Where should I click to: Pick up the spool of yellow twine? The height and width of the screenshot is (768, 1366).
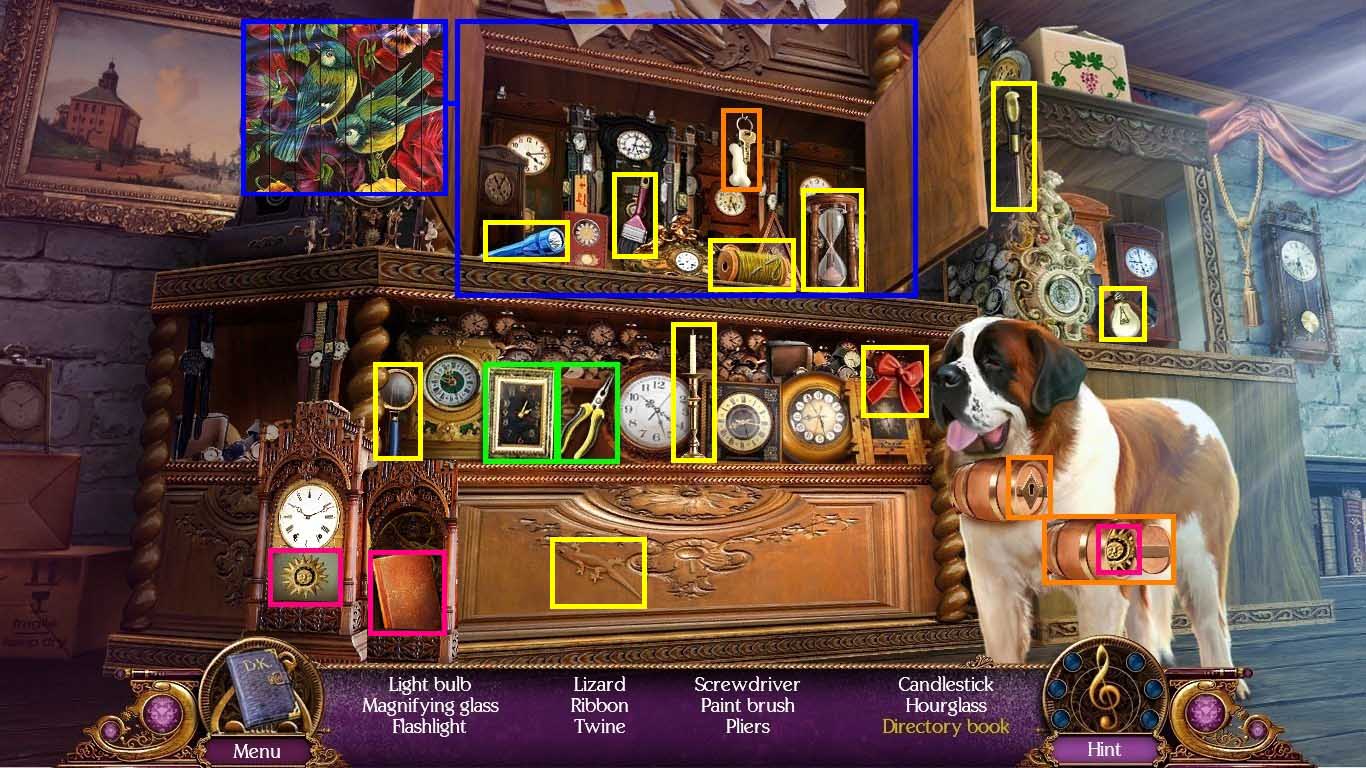(752, 263)
